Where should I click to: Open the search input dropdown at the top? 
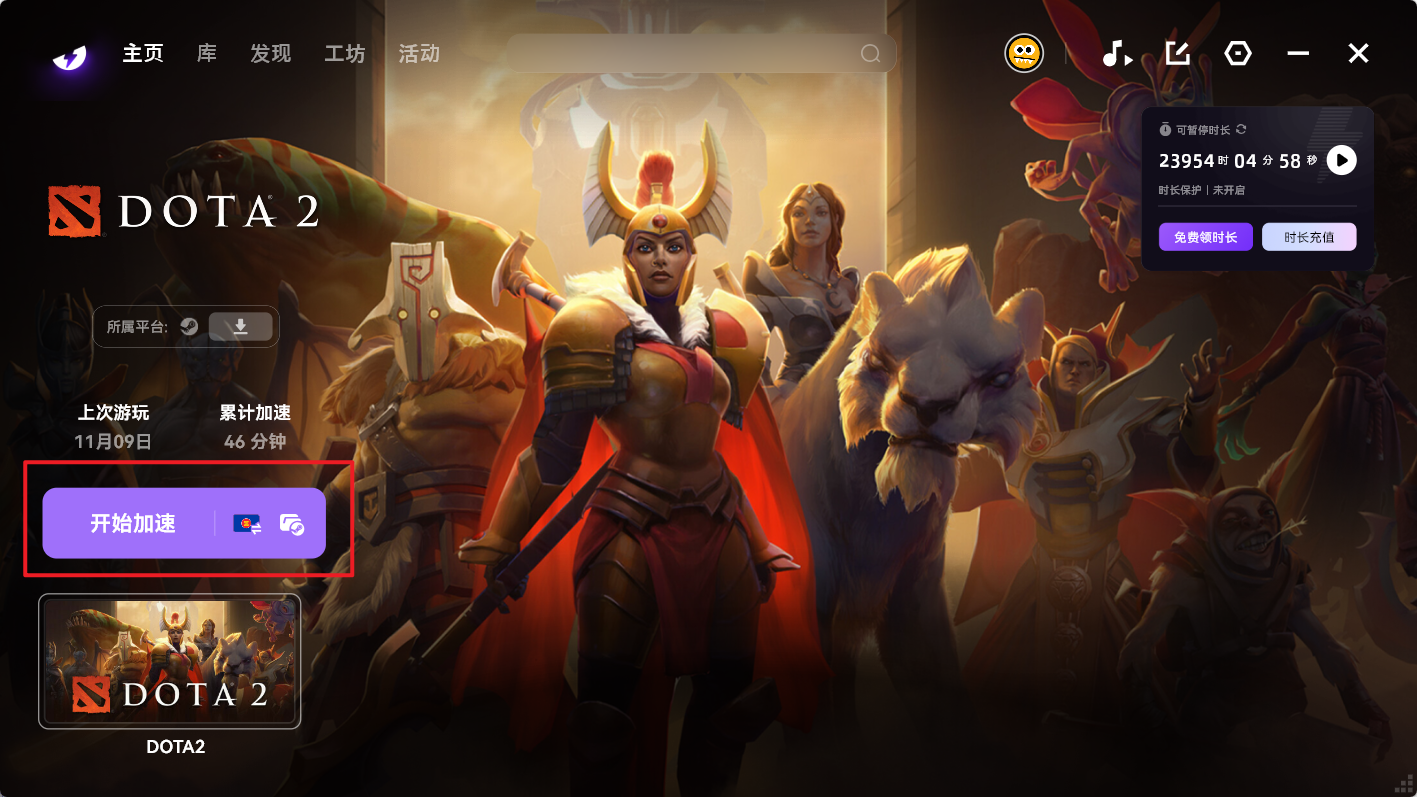(x=700, y=53)
